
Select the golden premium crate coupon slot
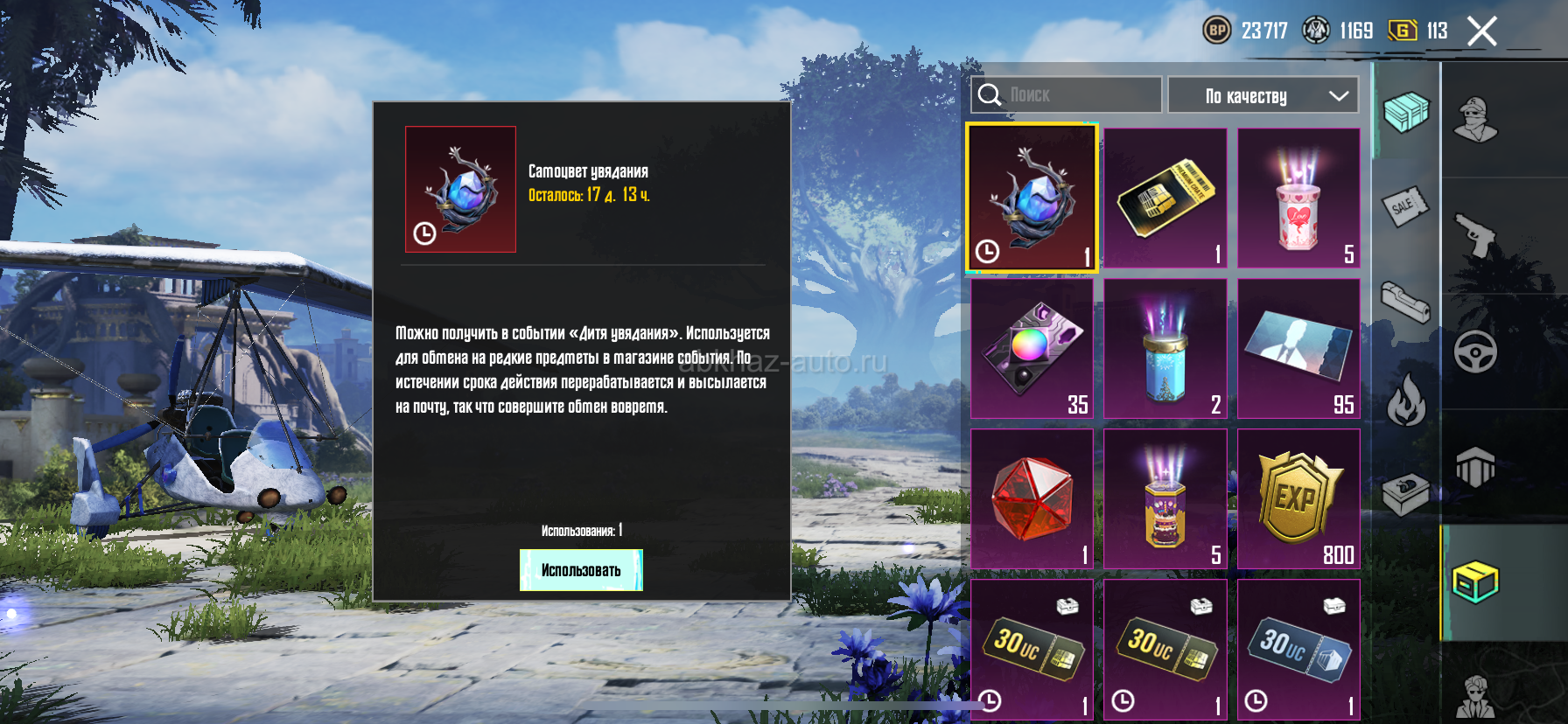pyautogui.click(x=1165, y=198)
